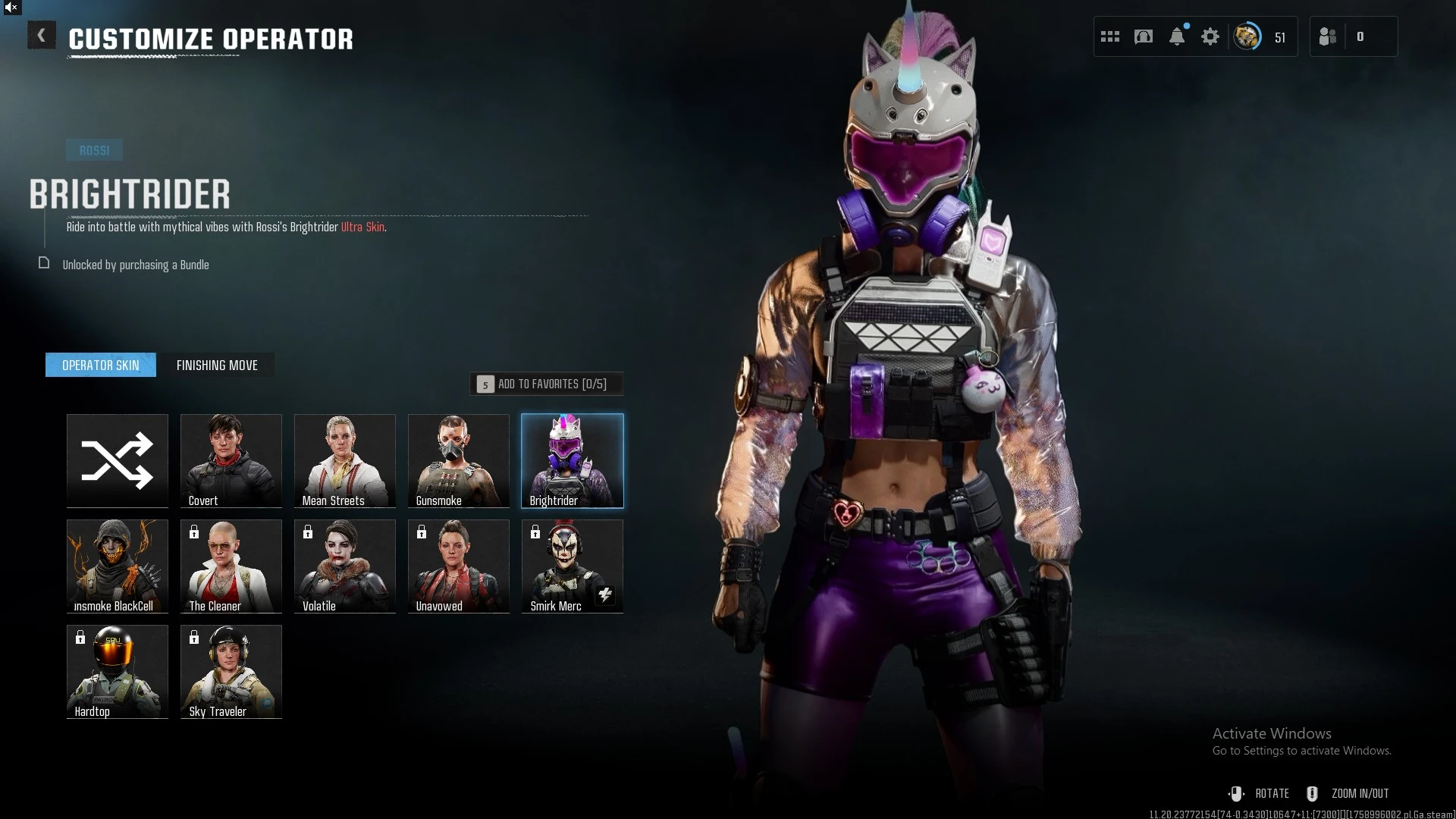Add Brightrider skin to favorites

pos(547,384)
